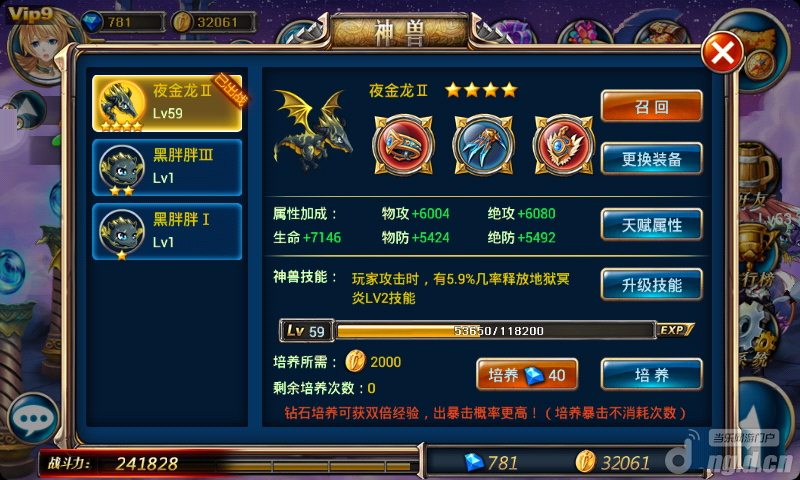The image size is (800, 480).
Task: Close the 神兽 panel with the red X
Action: 721,52
